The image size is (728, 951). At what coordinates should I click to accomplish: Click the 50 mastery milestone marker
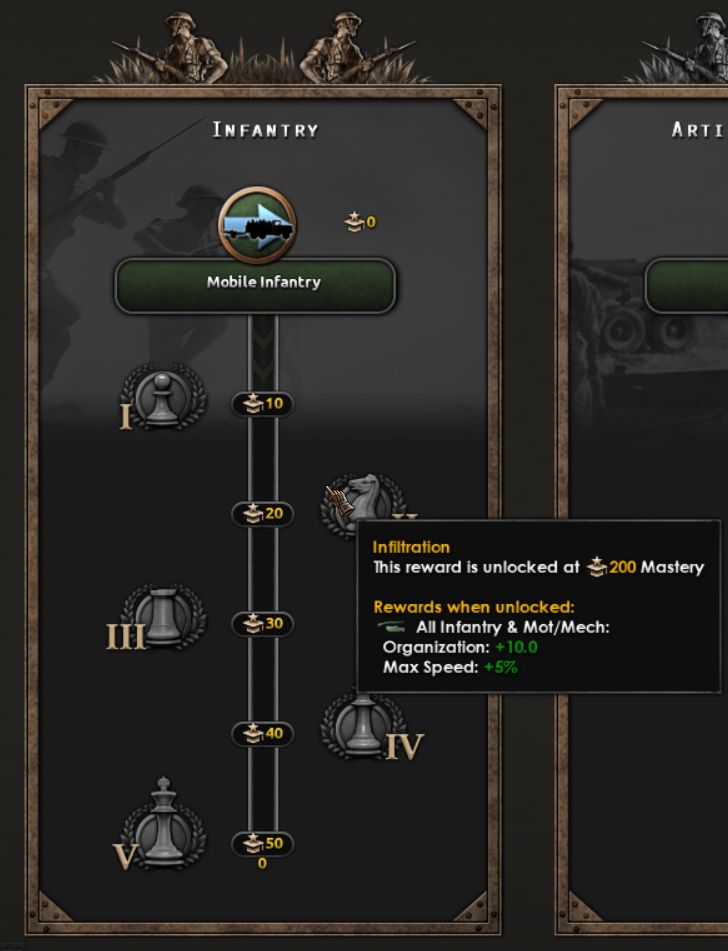click(262, 844)
